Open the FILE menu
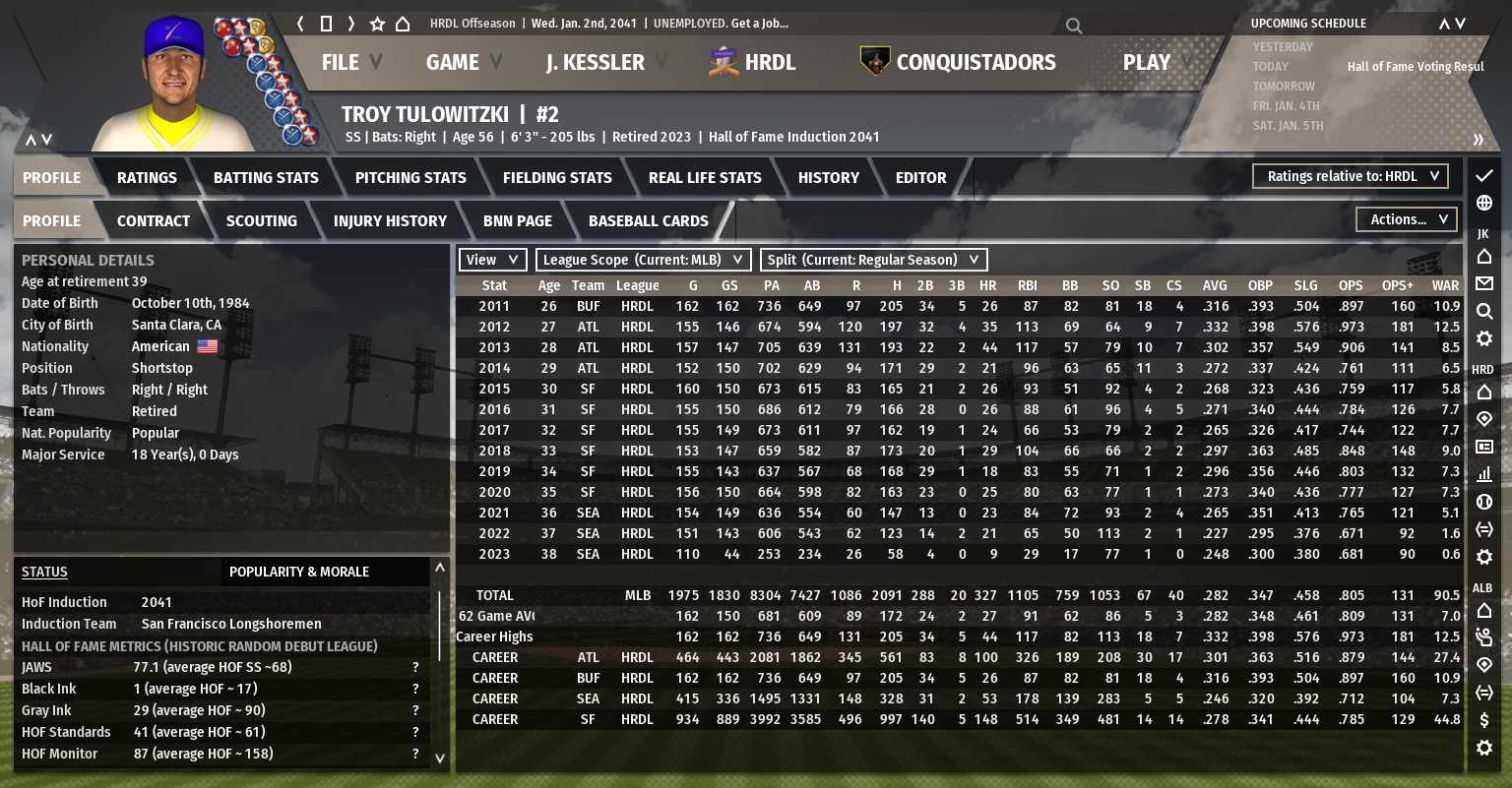Screen dimensions: 1512x788 pos(341,62)
